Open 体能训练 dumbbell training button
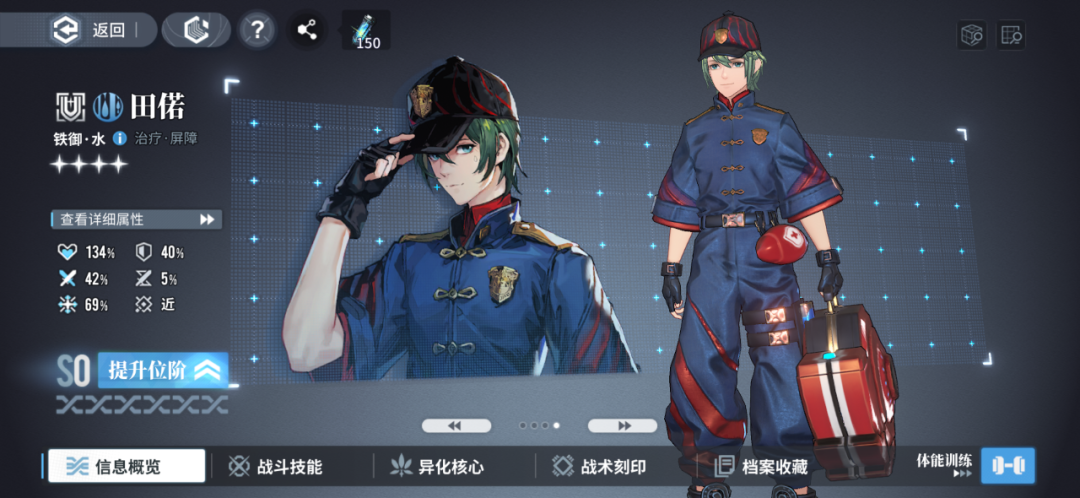This screenshot has width=1080, height=498. click(1007, 465)
